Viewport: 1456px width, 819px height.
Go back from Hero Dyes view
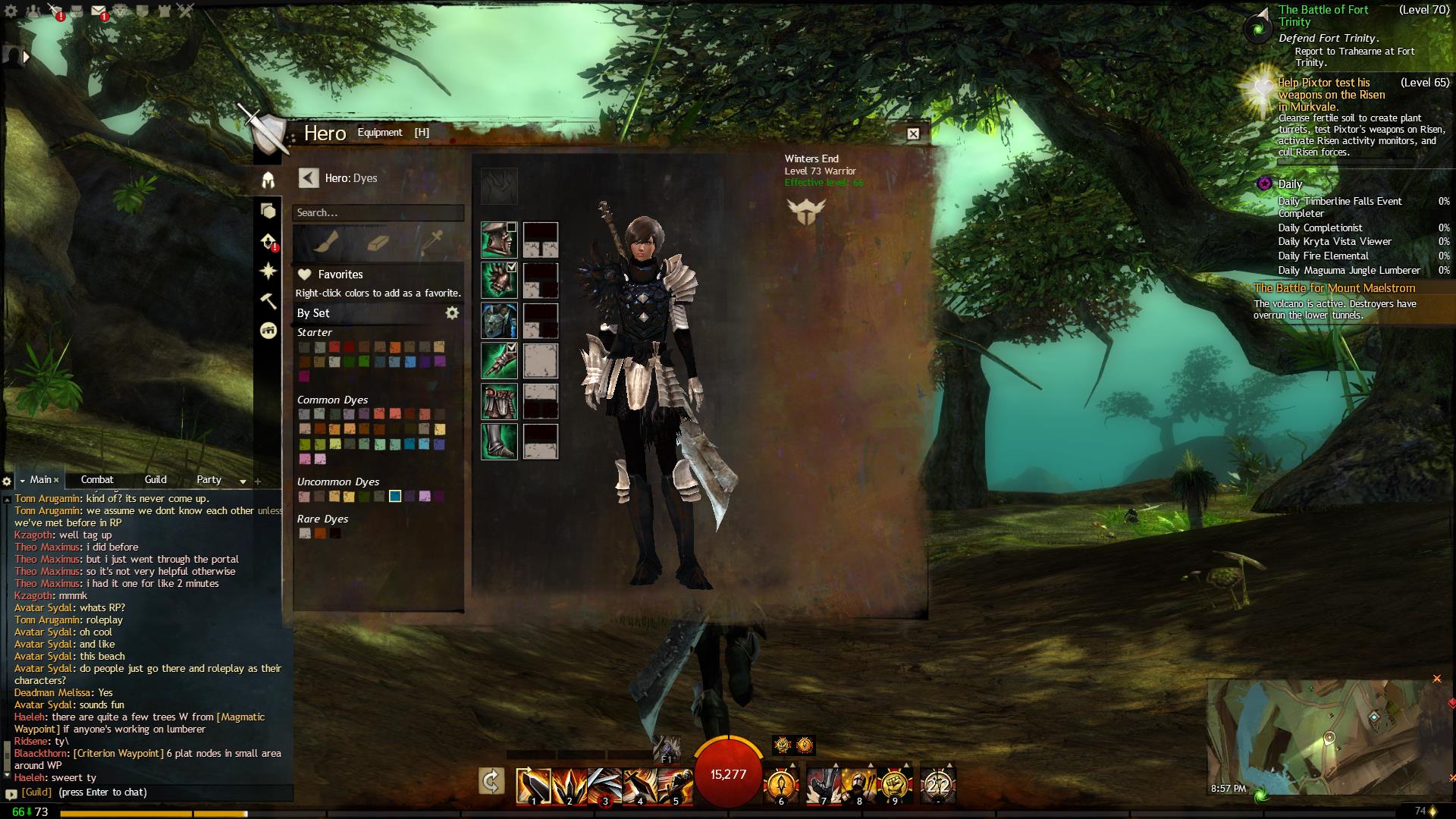point(308,178)
